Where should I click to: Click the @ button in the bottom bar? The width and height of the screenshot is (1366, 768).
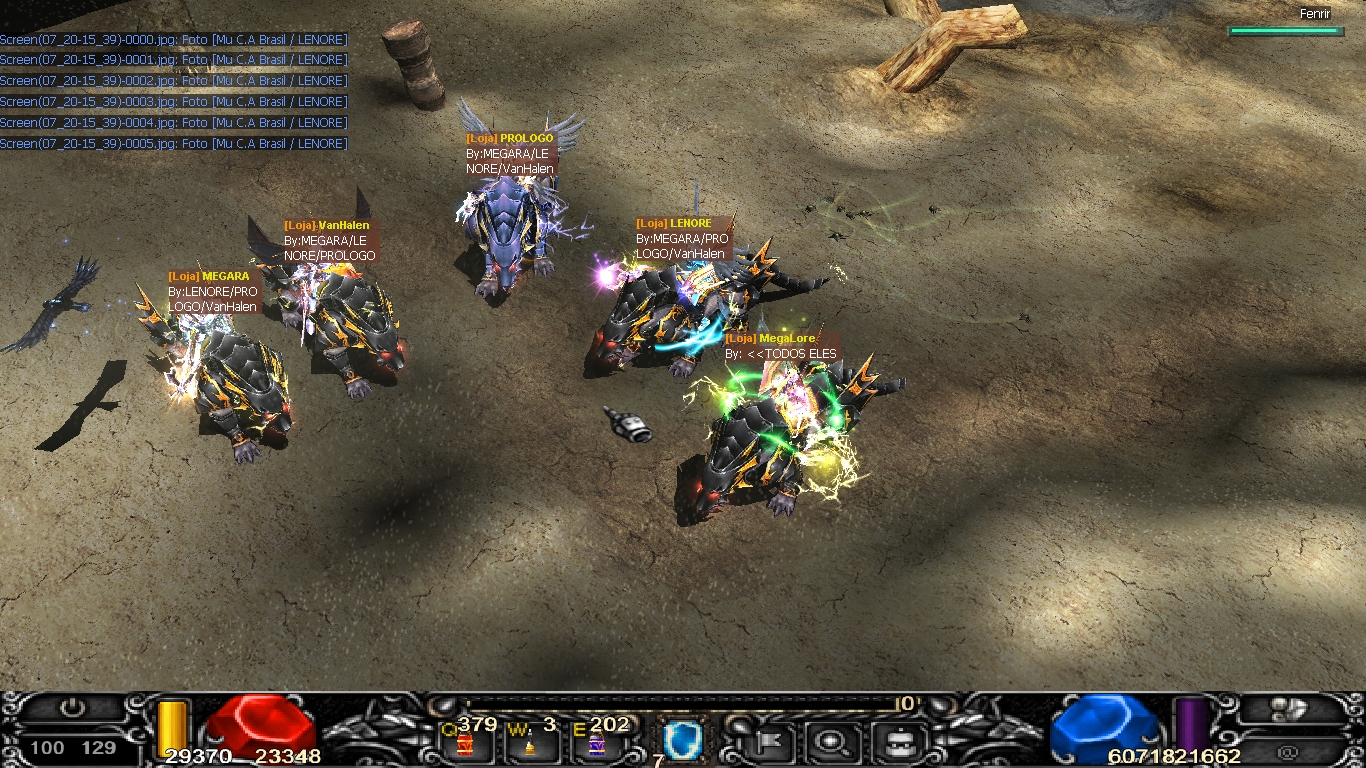(x=1291, y=749)
